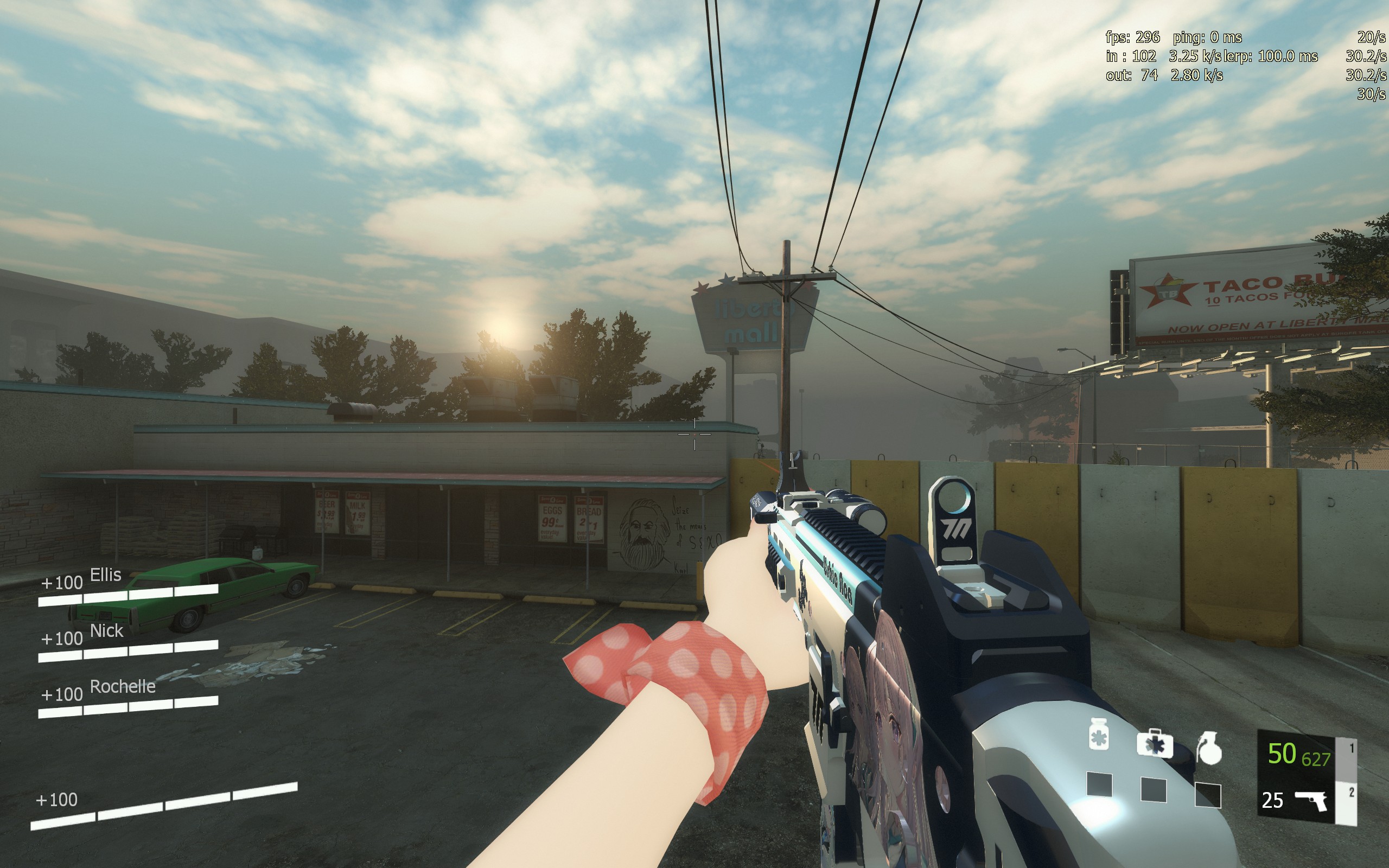Screen dimensions: 1389x868
Task: Click teammate Rochelle's name on the HUD
Action: 123,686
